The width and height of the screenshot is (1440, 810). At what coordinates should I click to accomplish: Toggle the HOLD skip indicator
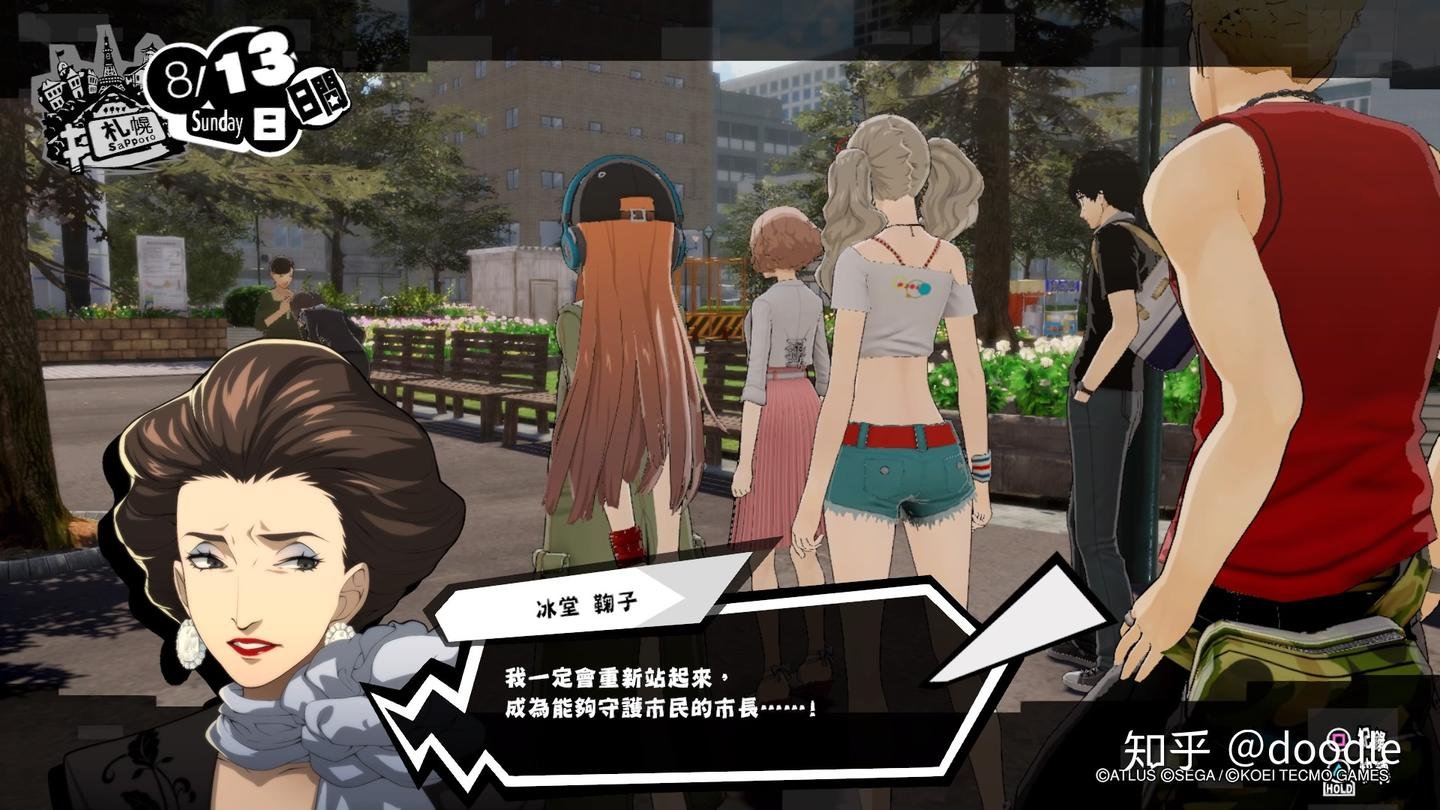point(1339,788)
